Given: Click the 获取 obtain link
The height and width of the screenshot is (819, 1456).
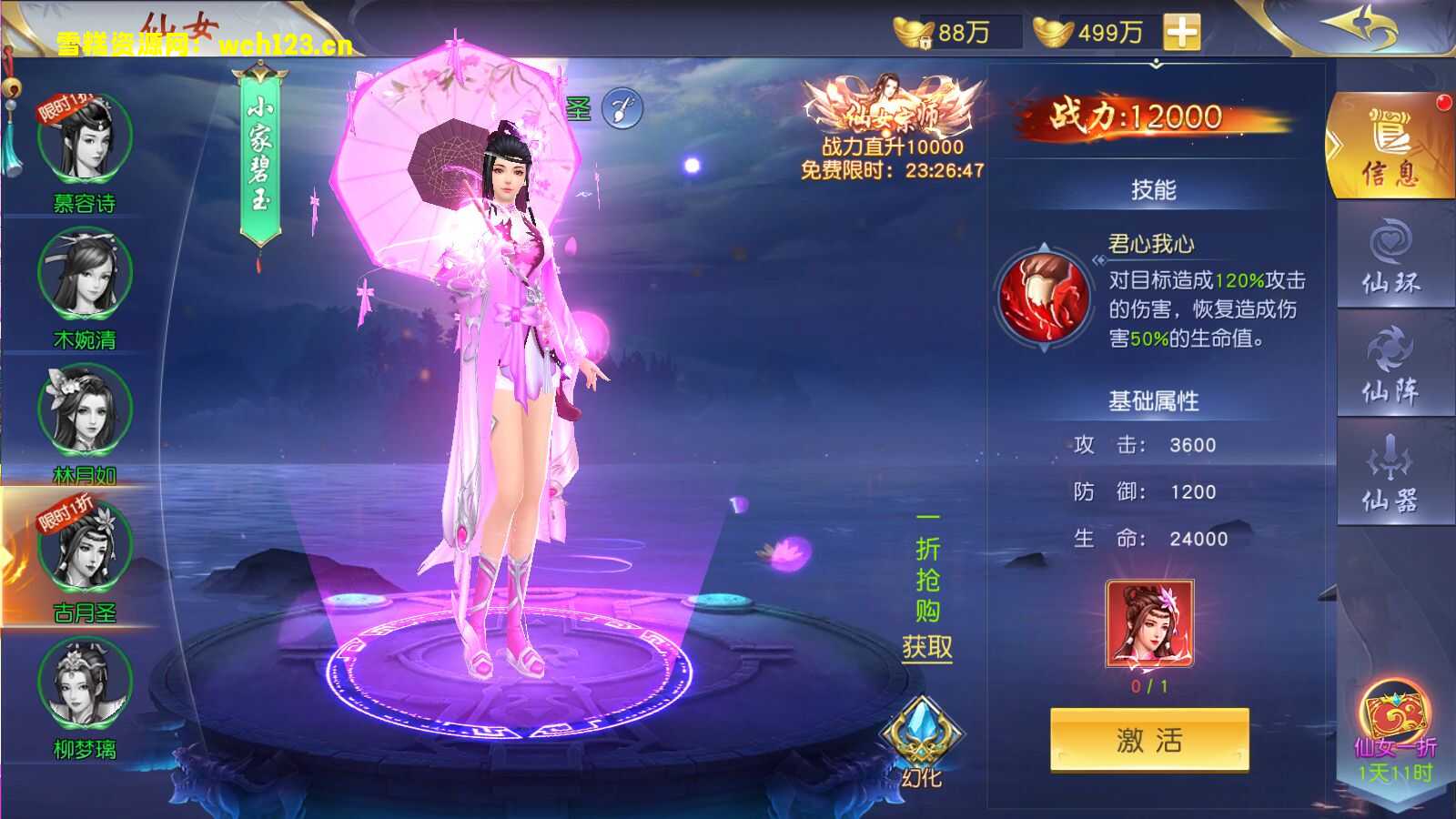Looking at the screenshot, I should (x=926, y=648).
